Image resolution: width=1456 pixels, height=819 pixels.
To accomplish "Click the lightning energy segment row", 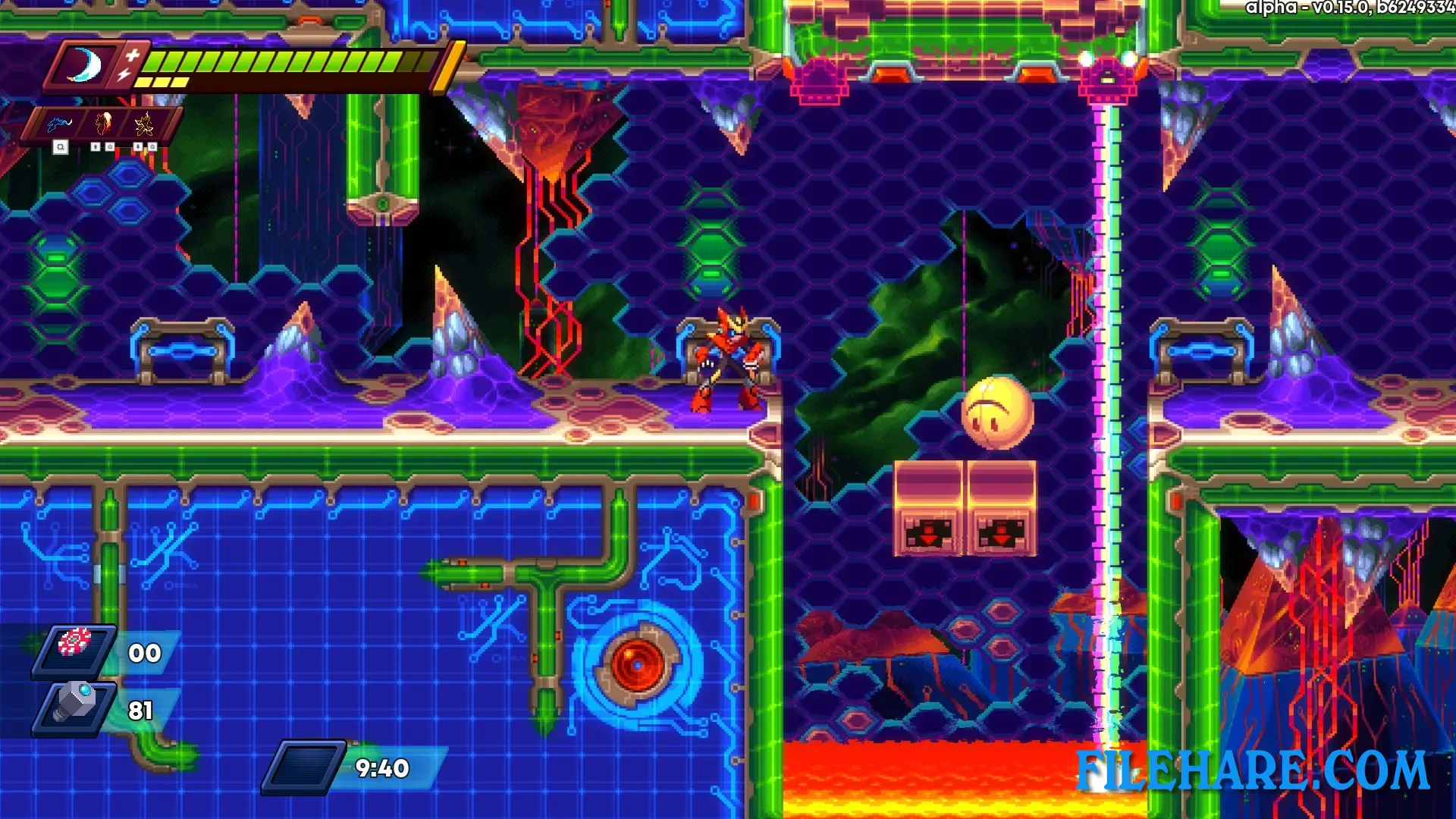I will (161, 80).
